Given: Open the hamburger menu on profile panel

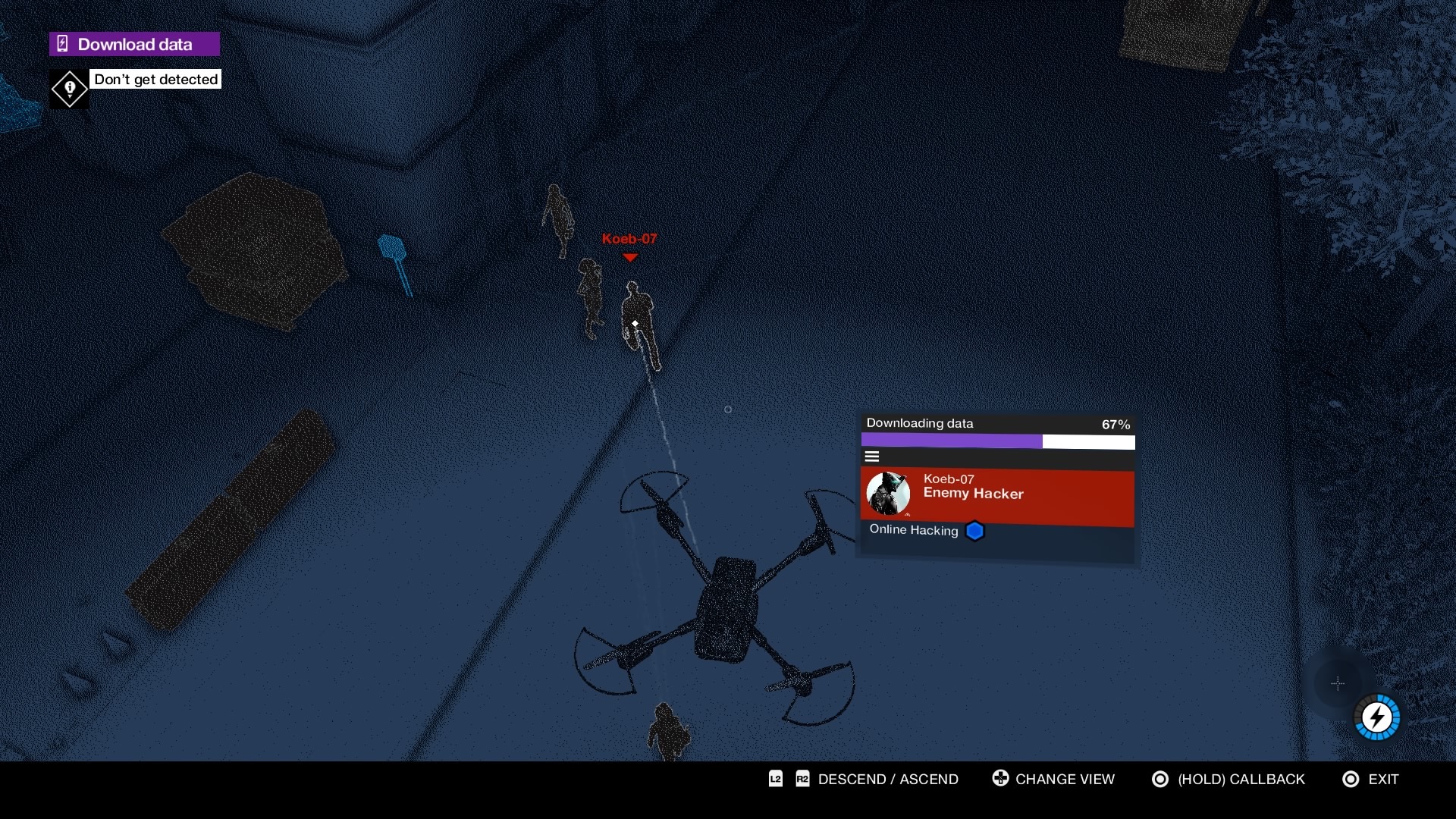Looking at the screenshot, I should (872, 457).
